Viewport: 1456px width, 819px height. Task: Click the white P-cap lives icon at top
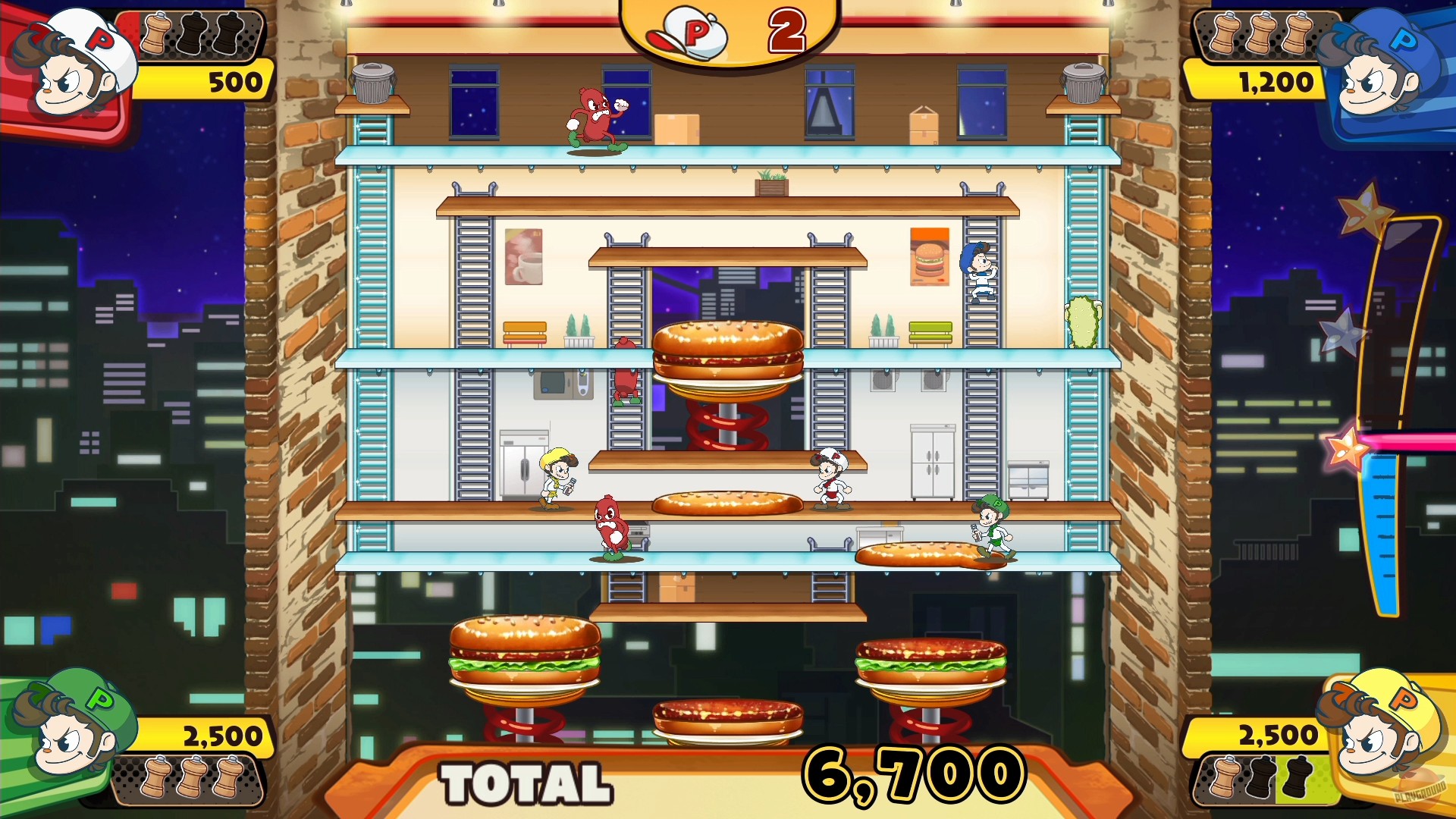694,32
